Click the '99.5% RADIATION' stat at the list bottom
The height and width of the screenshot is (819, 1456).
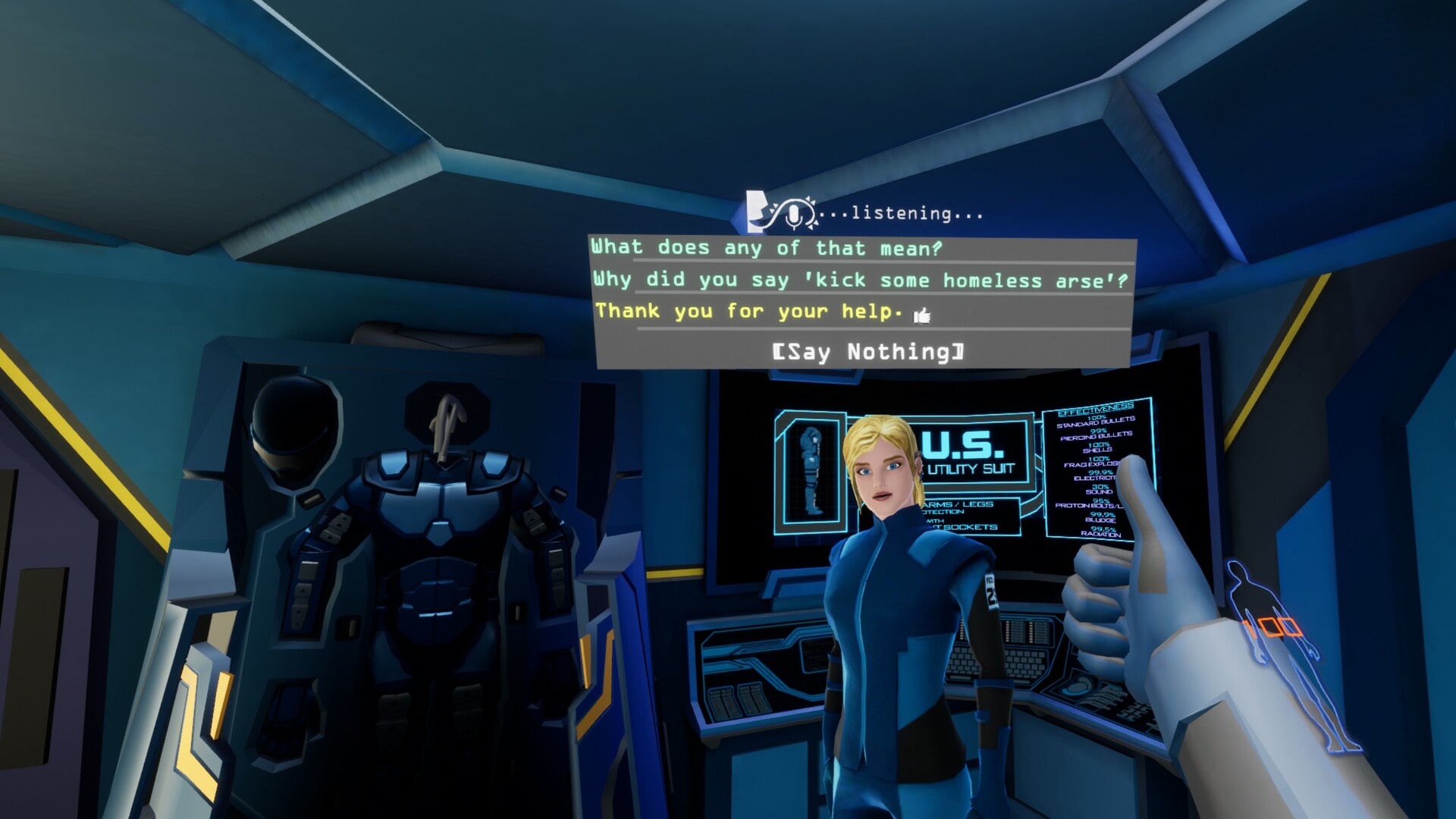1102,531
